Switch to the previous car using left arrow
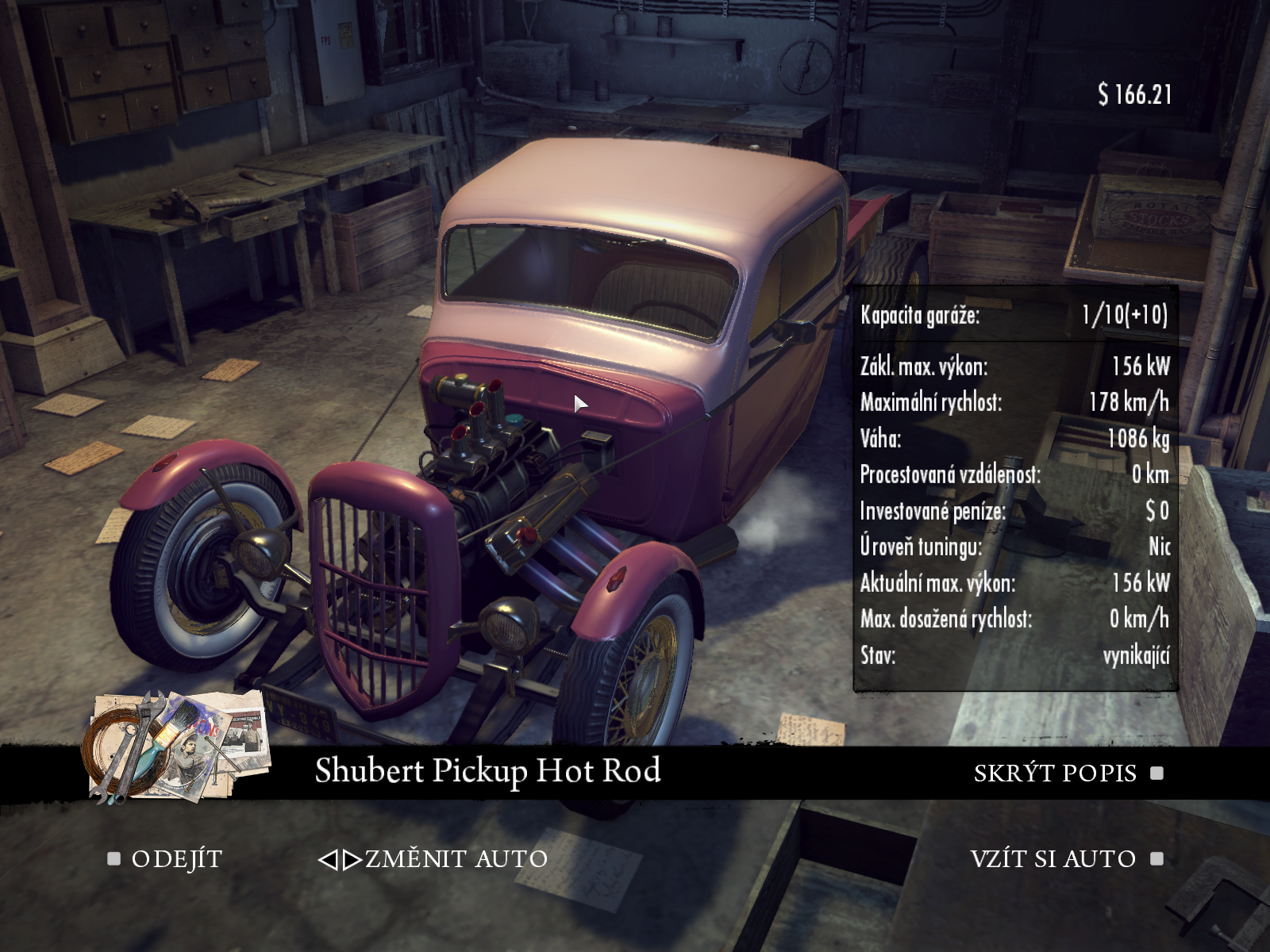This screenshot has height=952, width=1270. point(327,860)
